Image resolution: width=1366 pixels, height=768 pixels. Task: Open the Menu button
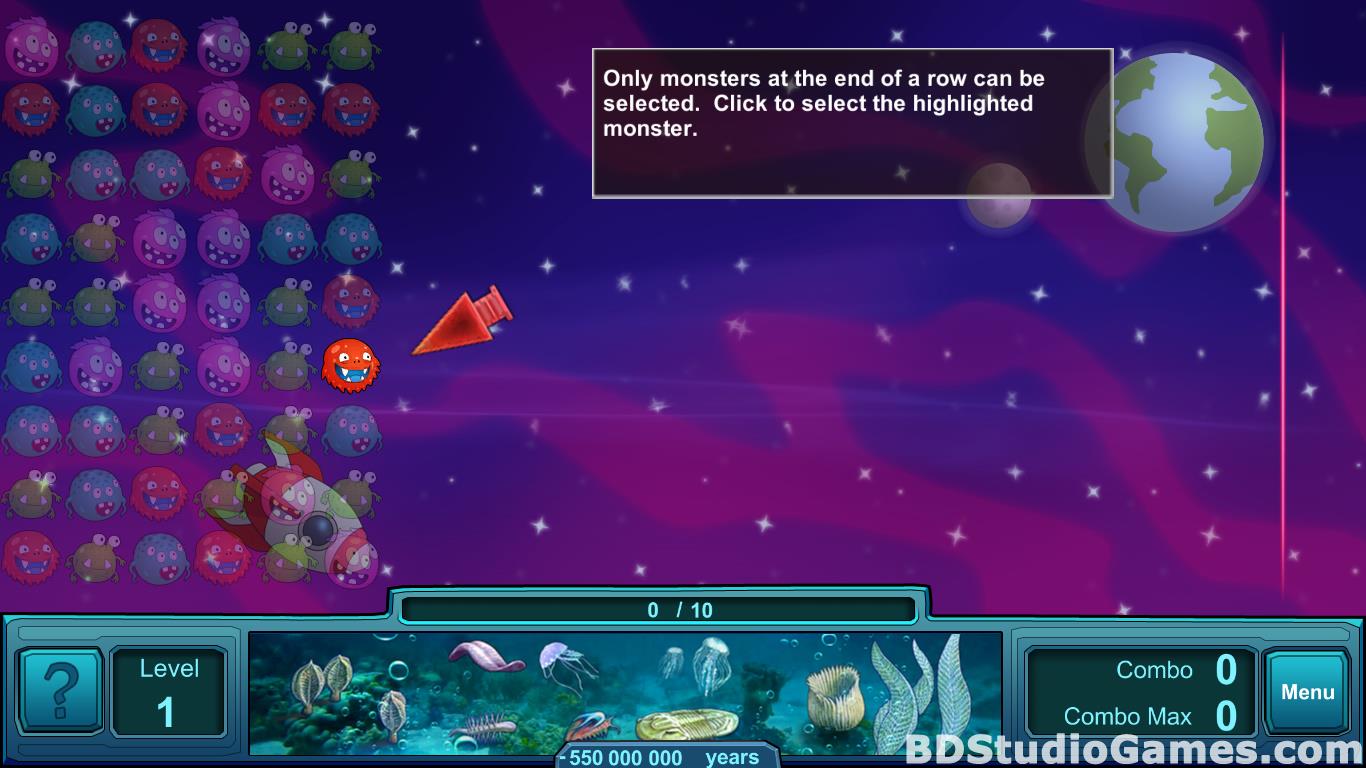click(x=1307, y=692)
